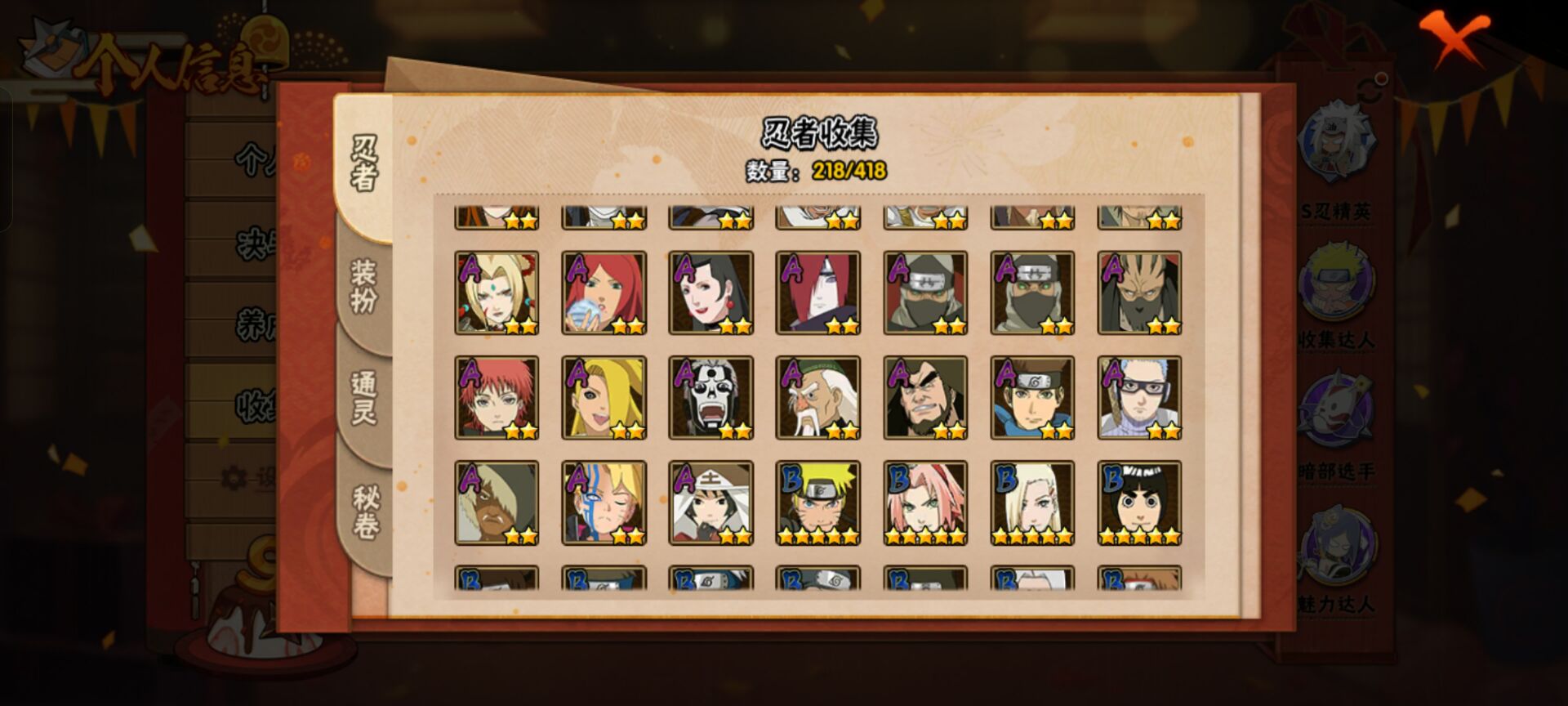Choose the blonde Deidara portrait
The width and height of the screenshot is (1568, 706).
click(604, 398)
